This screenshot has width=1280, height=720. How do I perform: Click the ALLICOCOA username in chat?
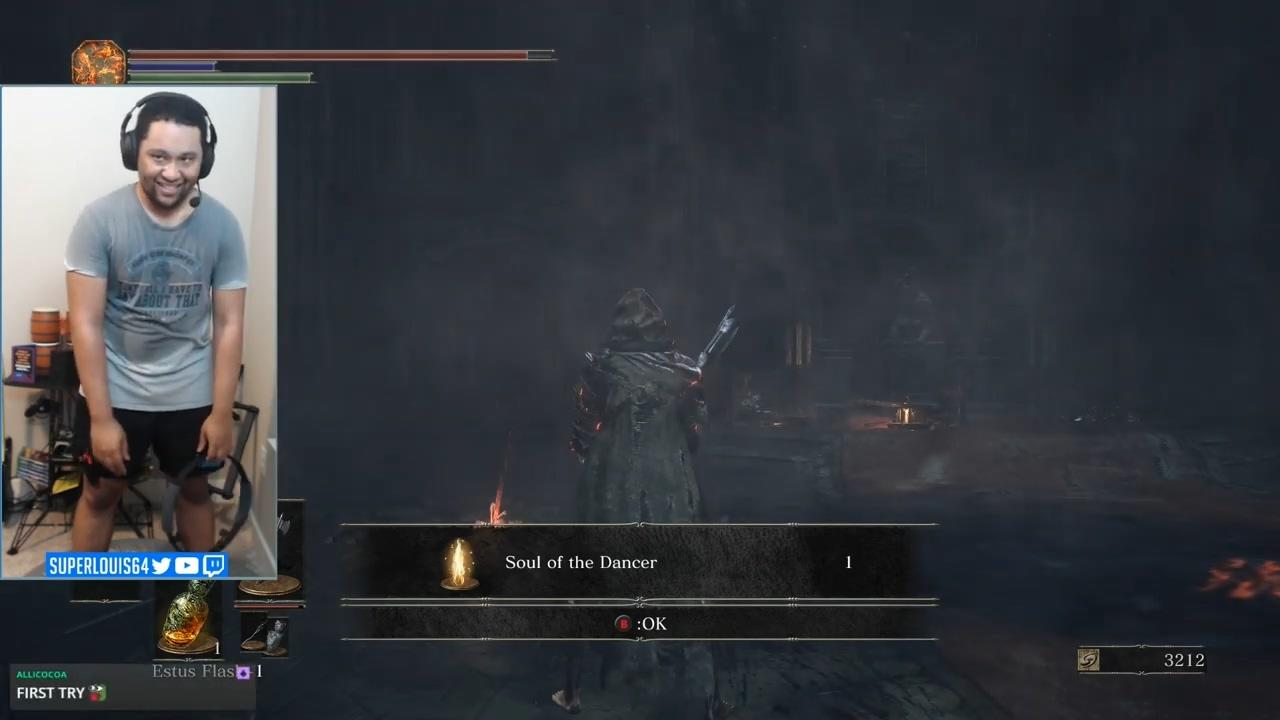pyautogui.click(x=40, y=676)
